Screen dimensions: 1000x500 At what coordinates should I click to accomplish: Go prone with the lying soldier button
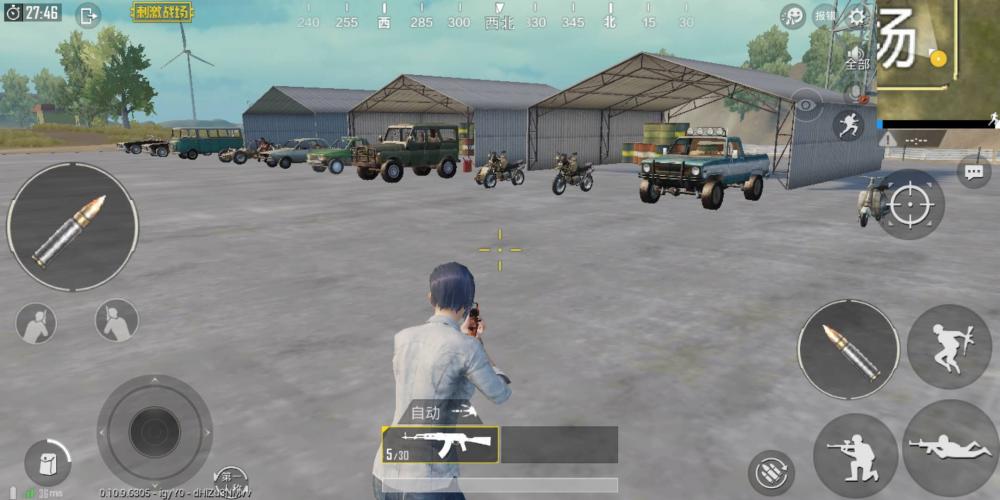point(950,448)
